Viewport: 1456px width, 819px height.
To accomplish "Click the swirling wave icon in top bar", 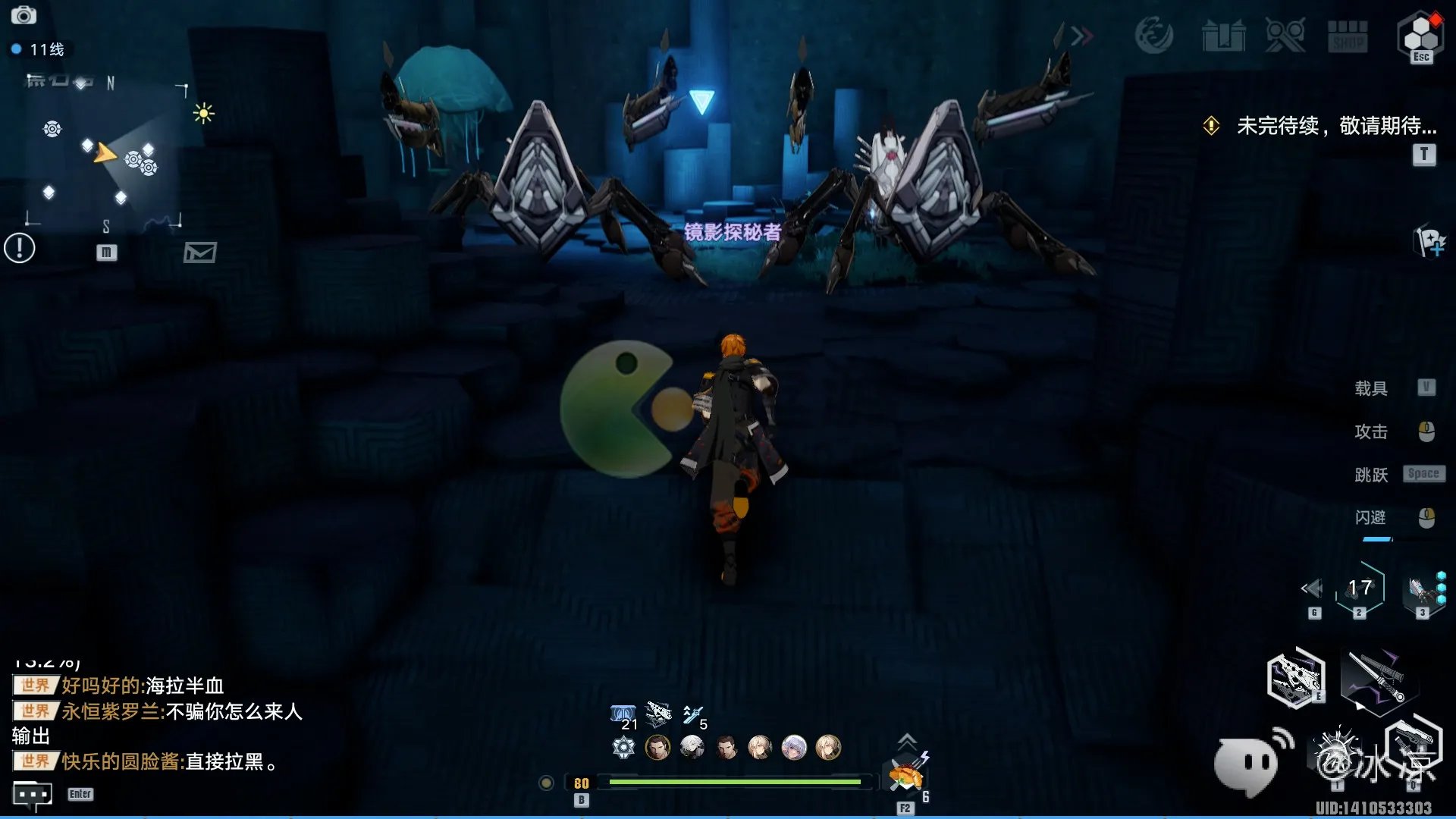I will click(1153, 36).
